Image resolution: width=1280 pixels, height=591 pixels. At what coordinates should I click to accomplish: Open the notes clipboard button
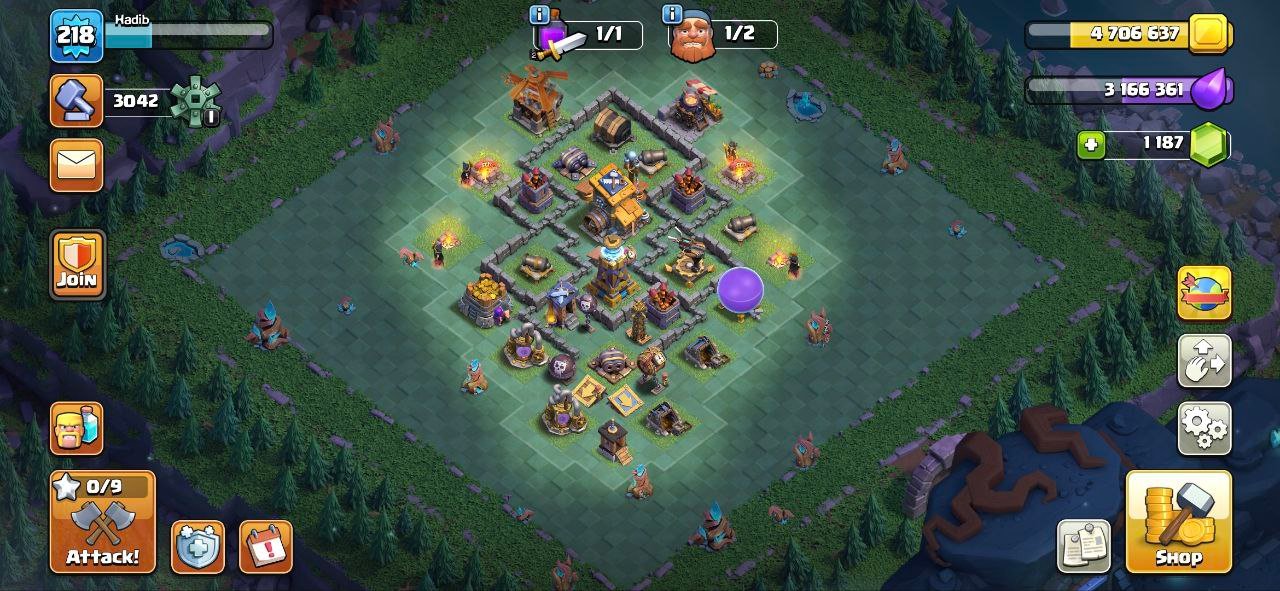pyautogui.click(x=1083, y=546)
